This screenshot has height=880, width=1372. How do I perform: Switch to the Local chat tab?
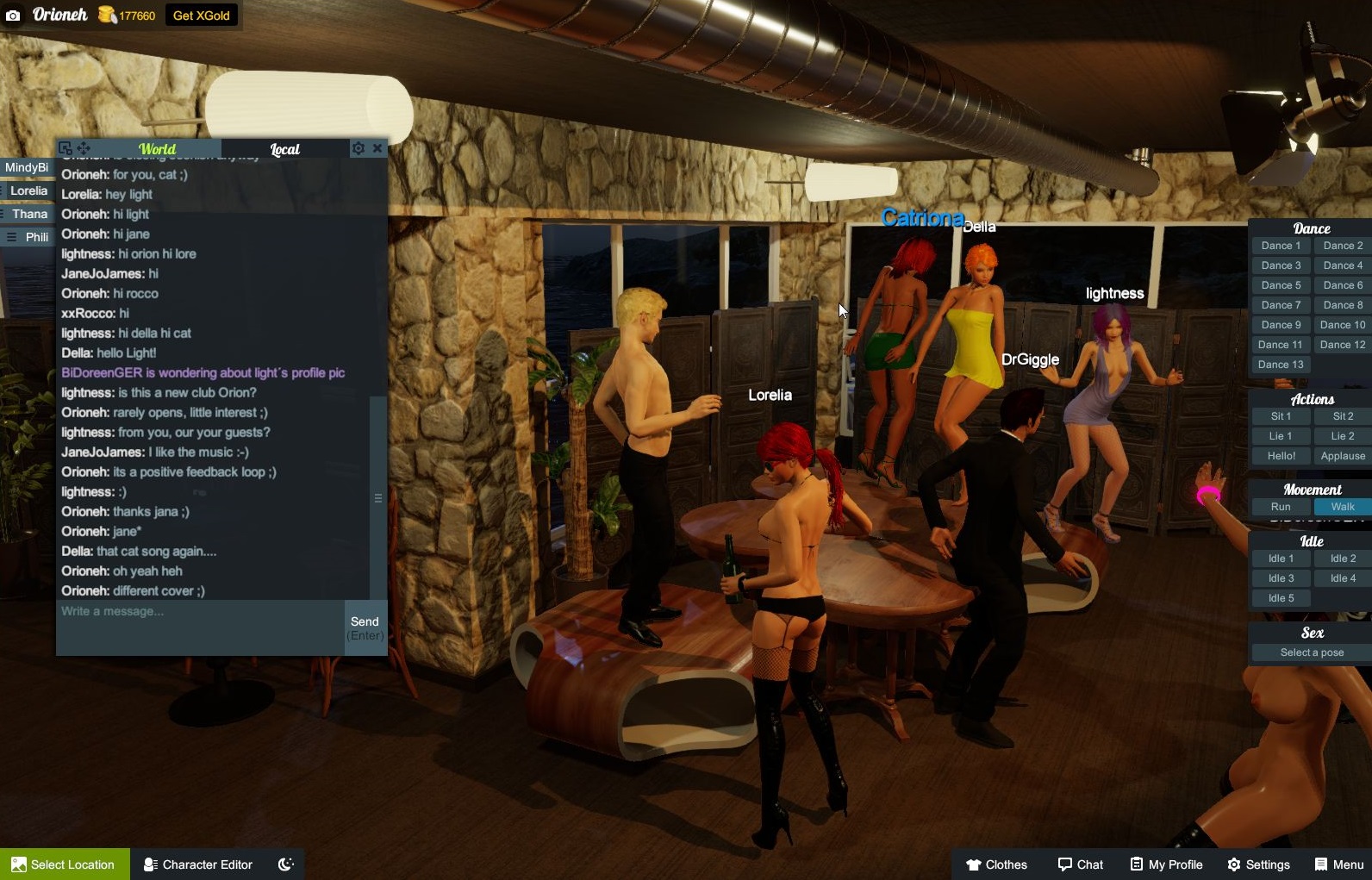point(284,149)
